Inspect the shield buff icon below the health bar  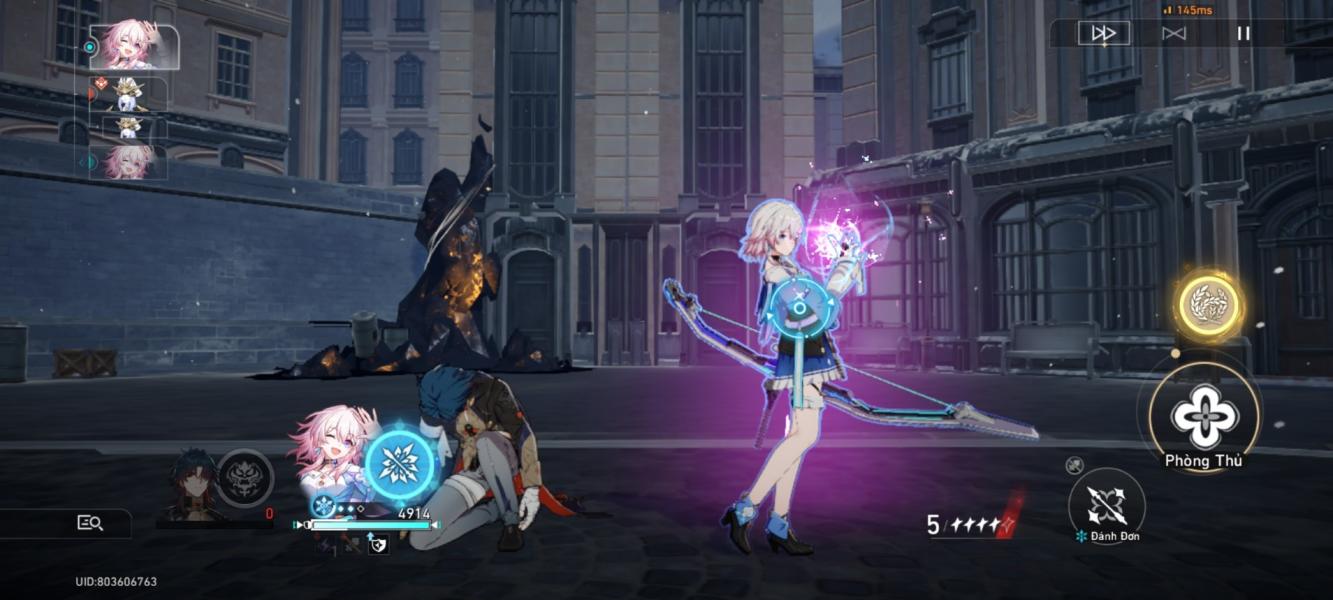click(378, 546)
